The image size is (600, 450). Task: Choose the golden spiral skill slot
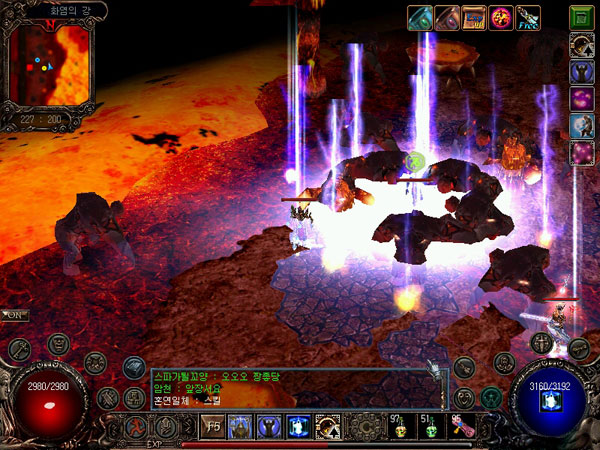[327, 427]
